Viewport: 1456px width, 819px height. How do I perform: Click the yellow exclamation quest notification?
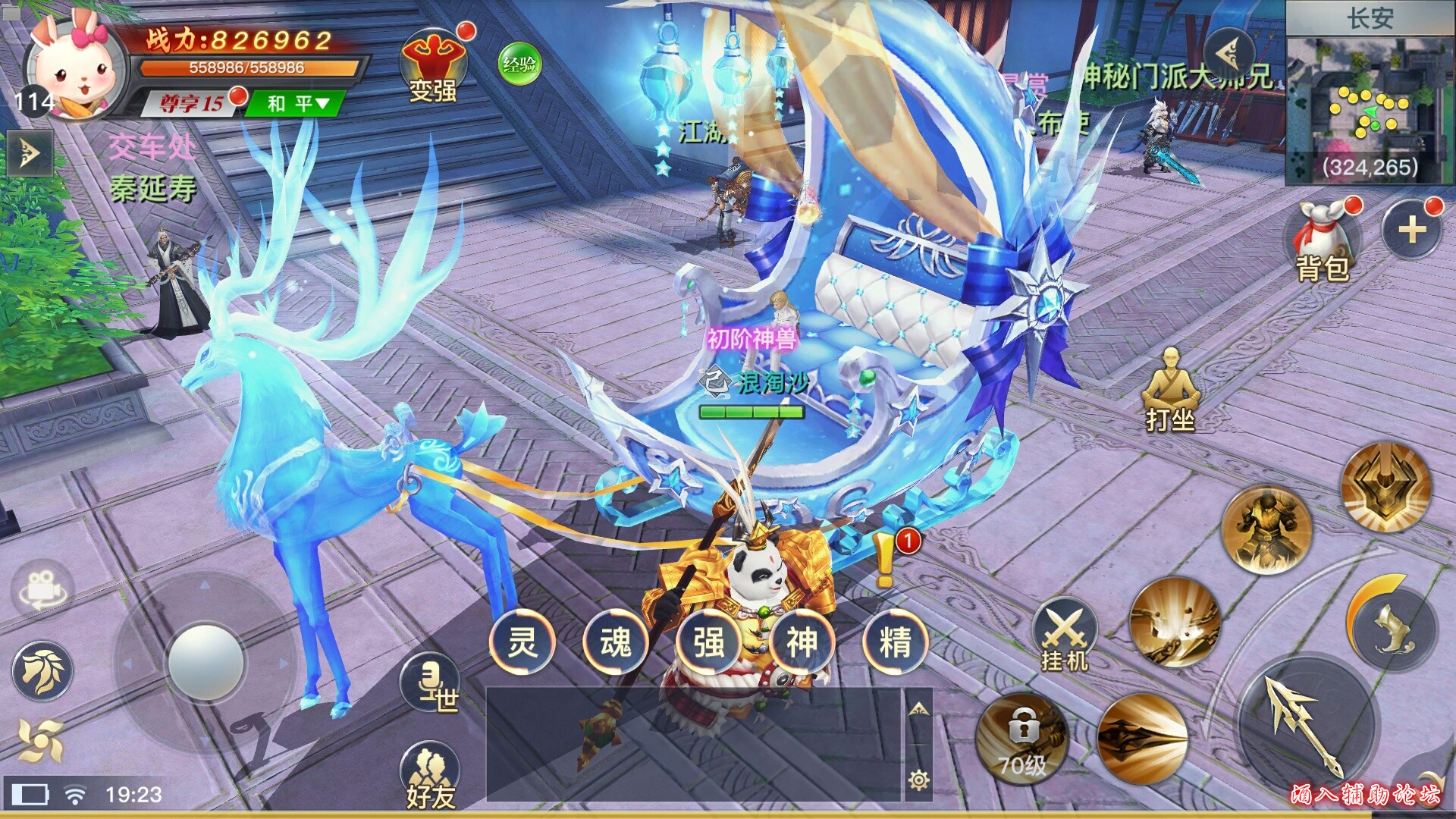[885, 560]
